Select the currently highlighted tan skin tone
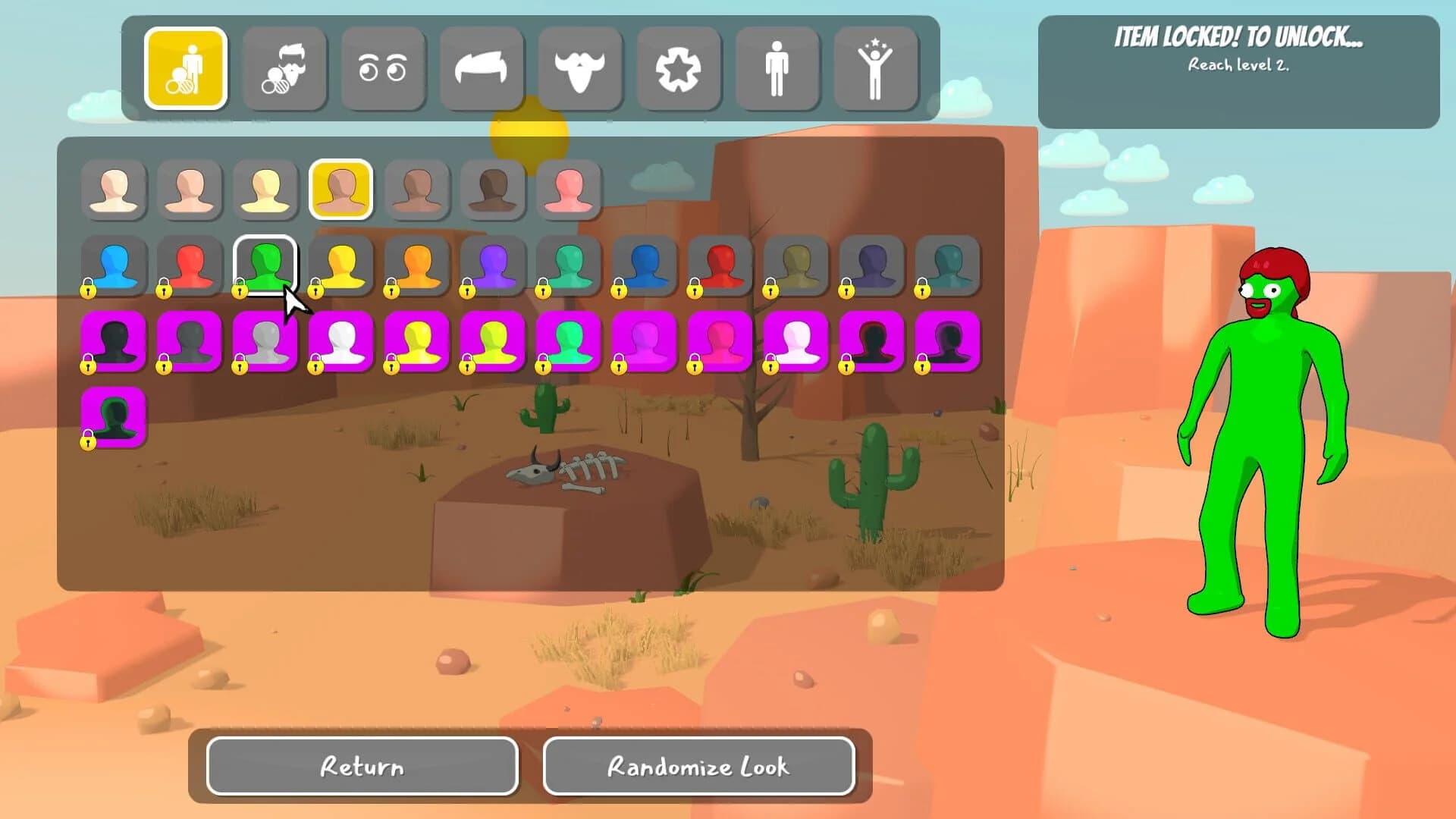 (341, 190)
